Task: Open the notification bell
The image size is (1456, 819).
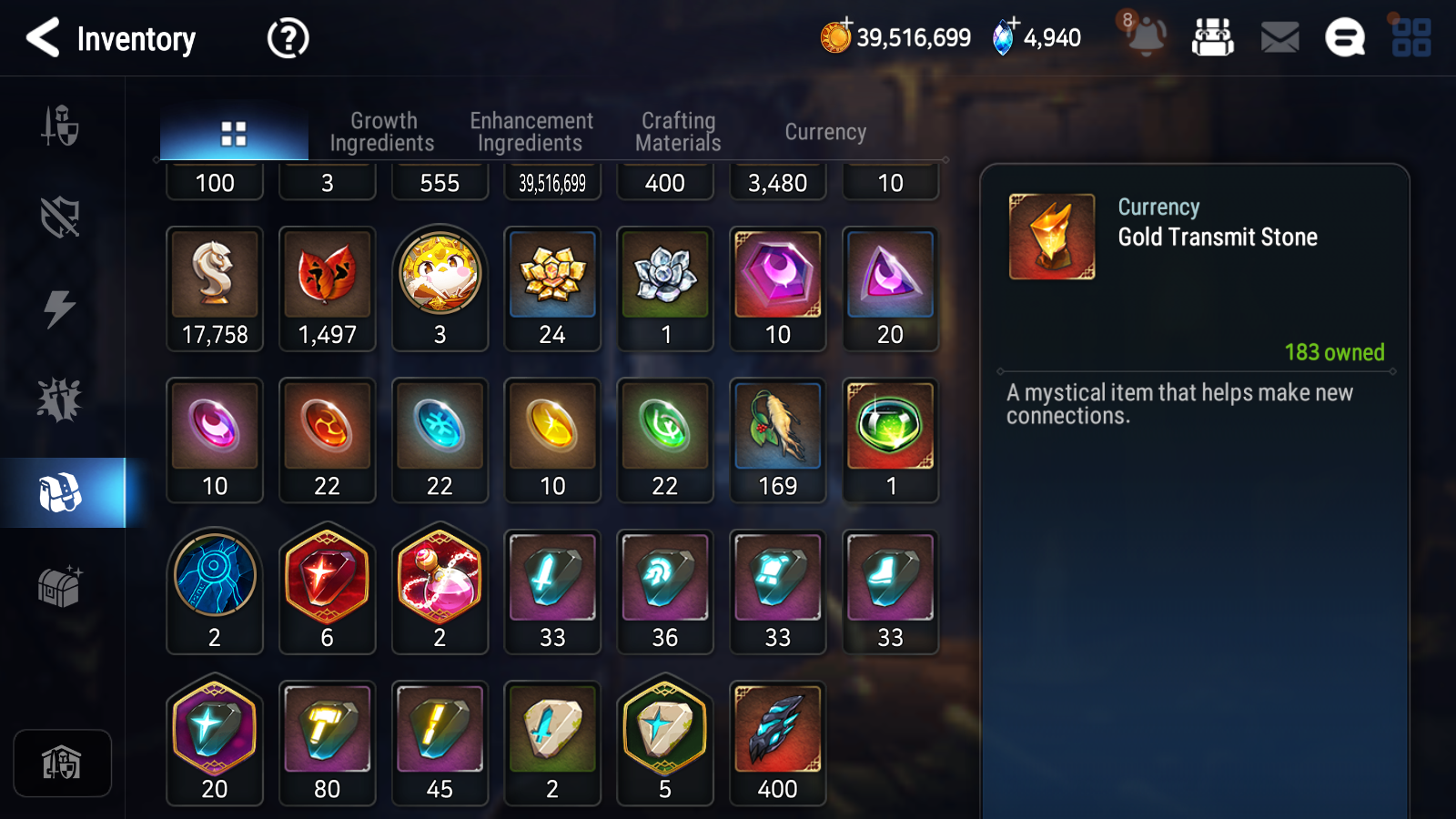Action: (1146, 38)
